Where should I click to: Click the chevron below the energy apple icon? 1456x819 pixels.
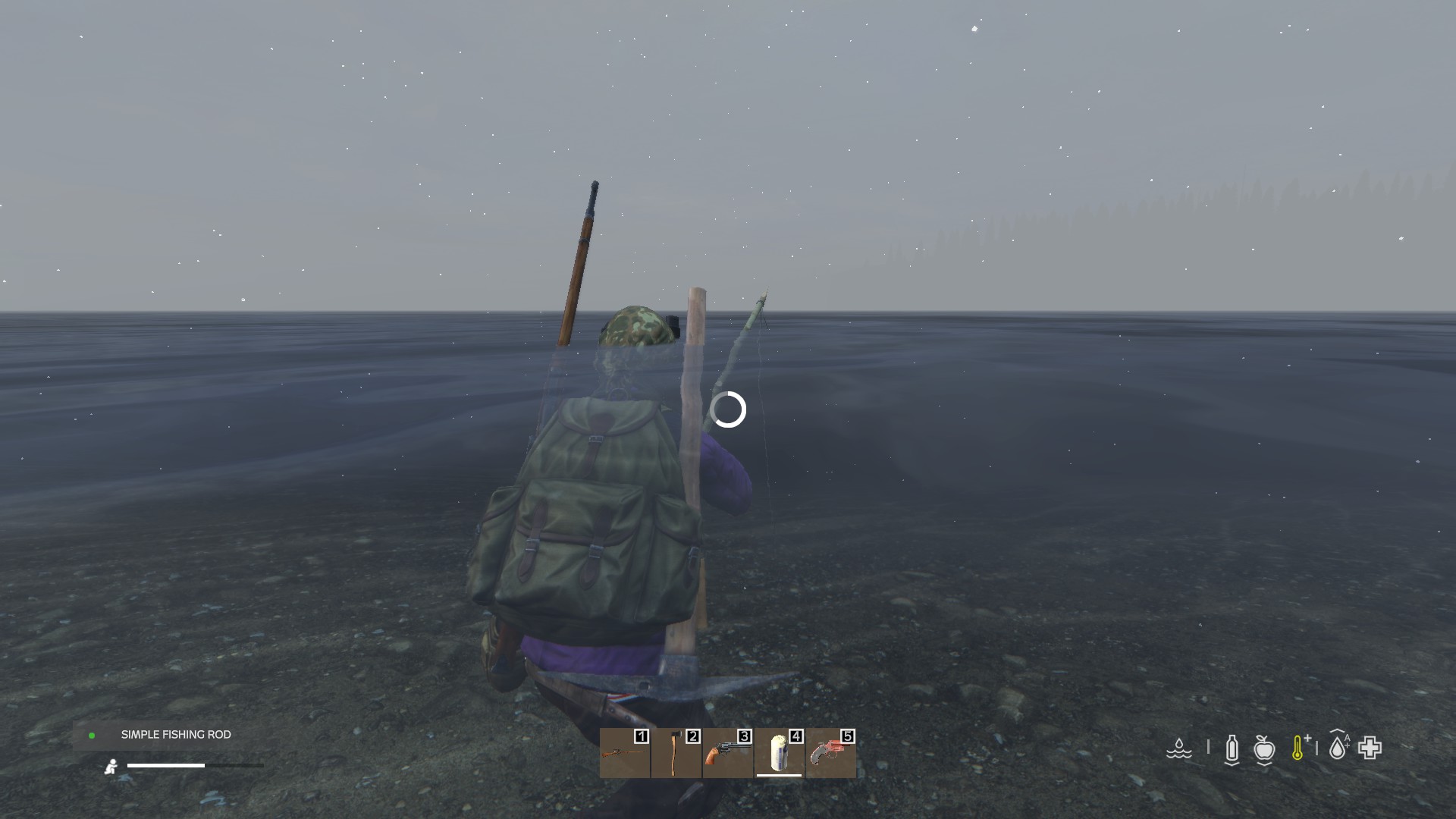tap(1263, 764)
